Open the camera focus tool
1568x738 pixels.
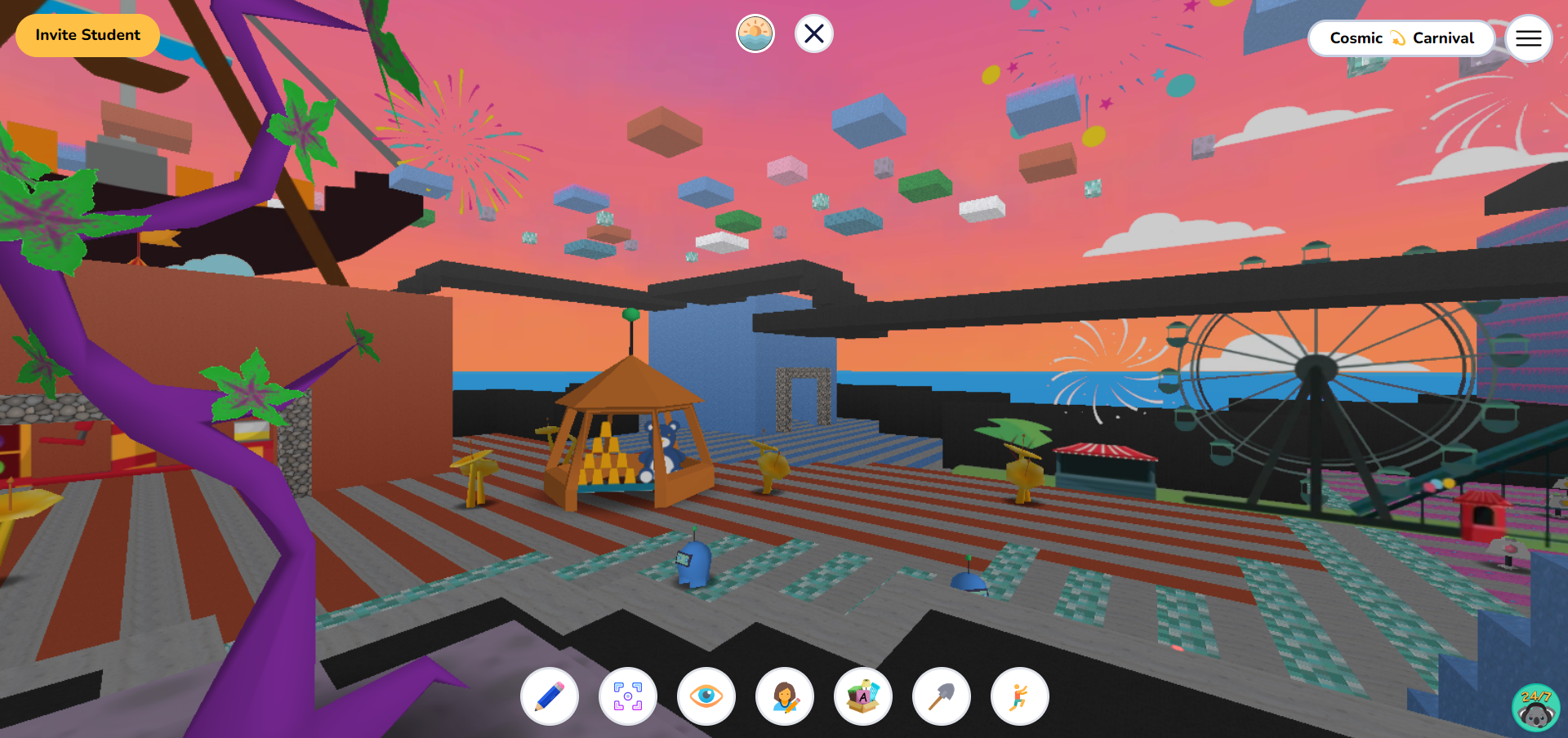pos(627,696)
